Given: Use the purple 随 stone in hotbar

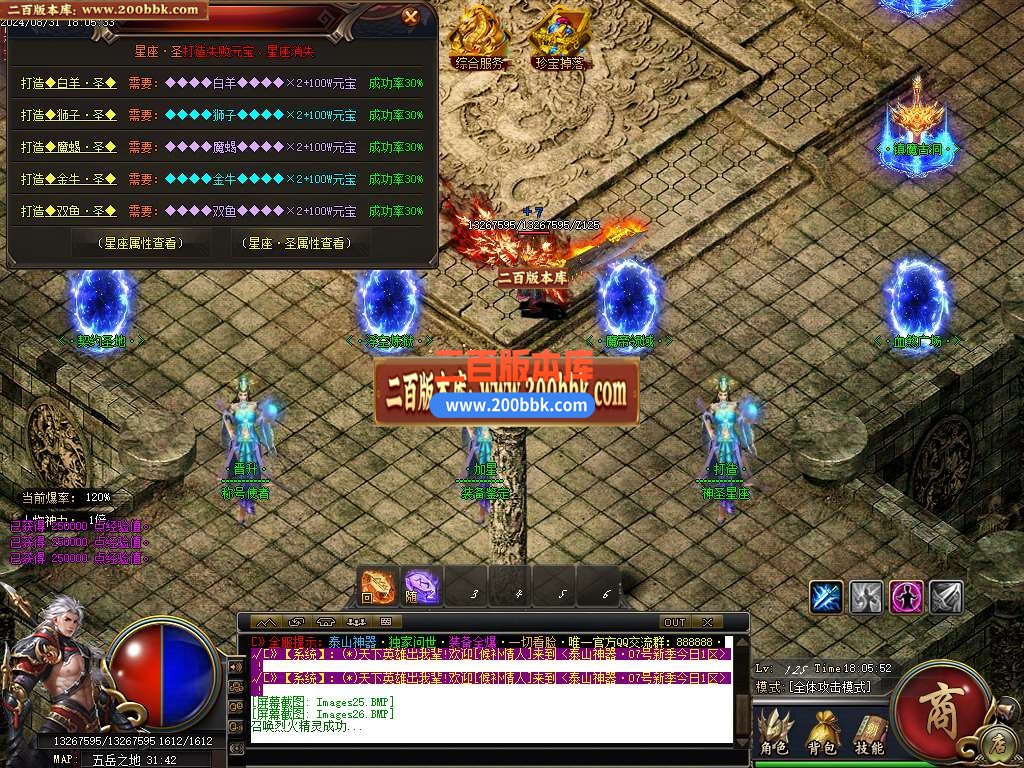Looking at the screenshot, I should [421, 587].
